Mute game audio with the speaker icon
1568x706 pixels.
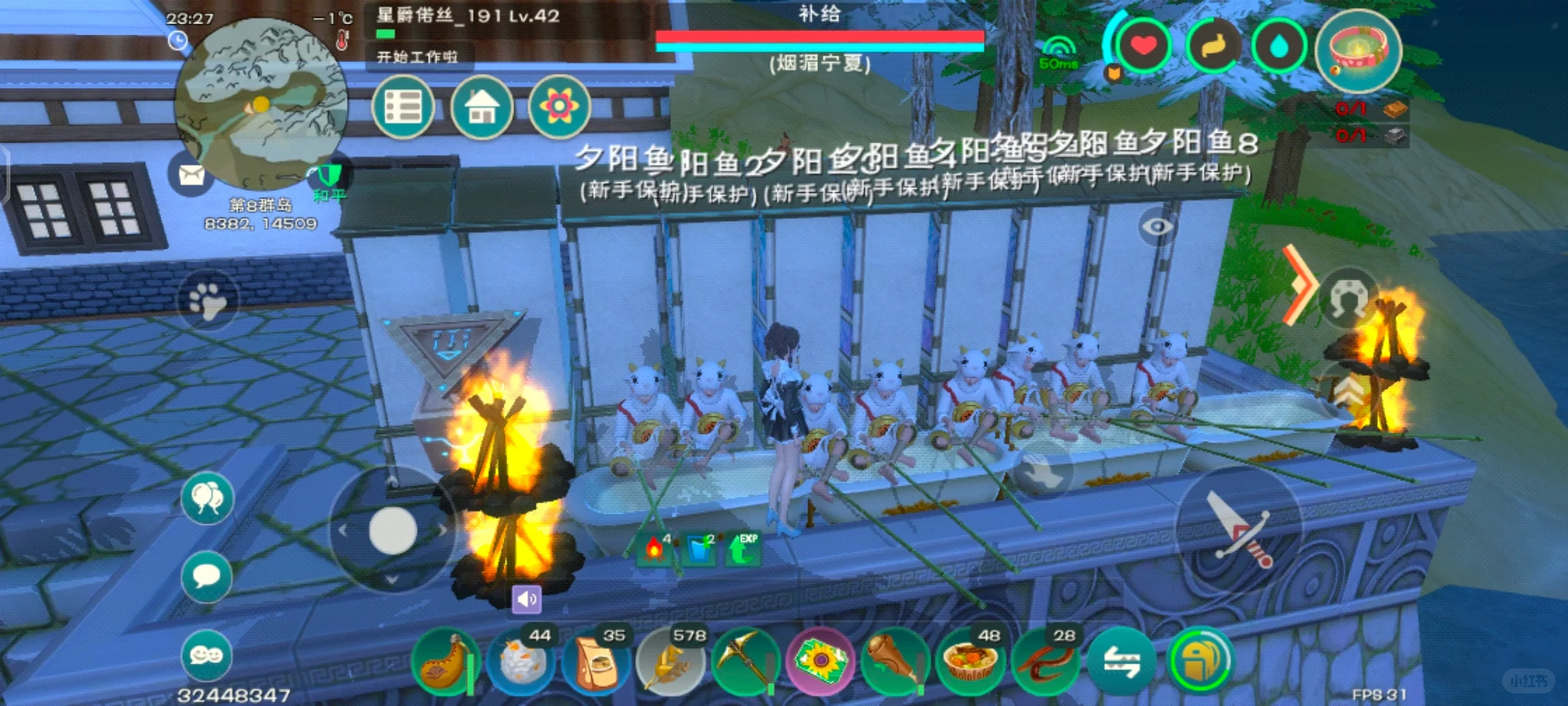click(529, 597)
